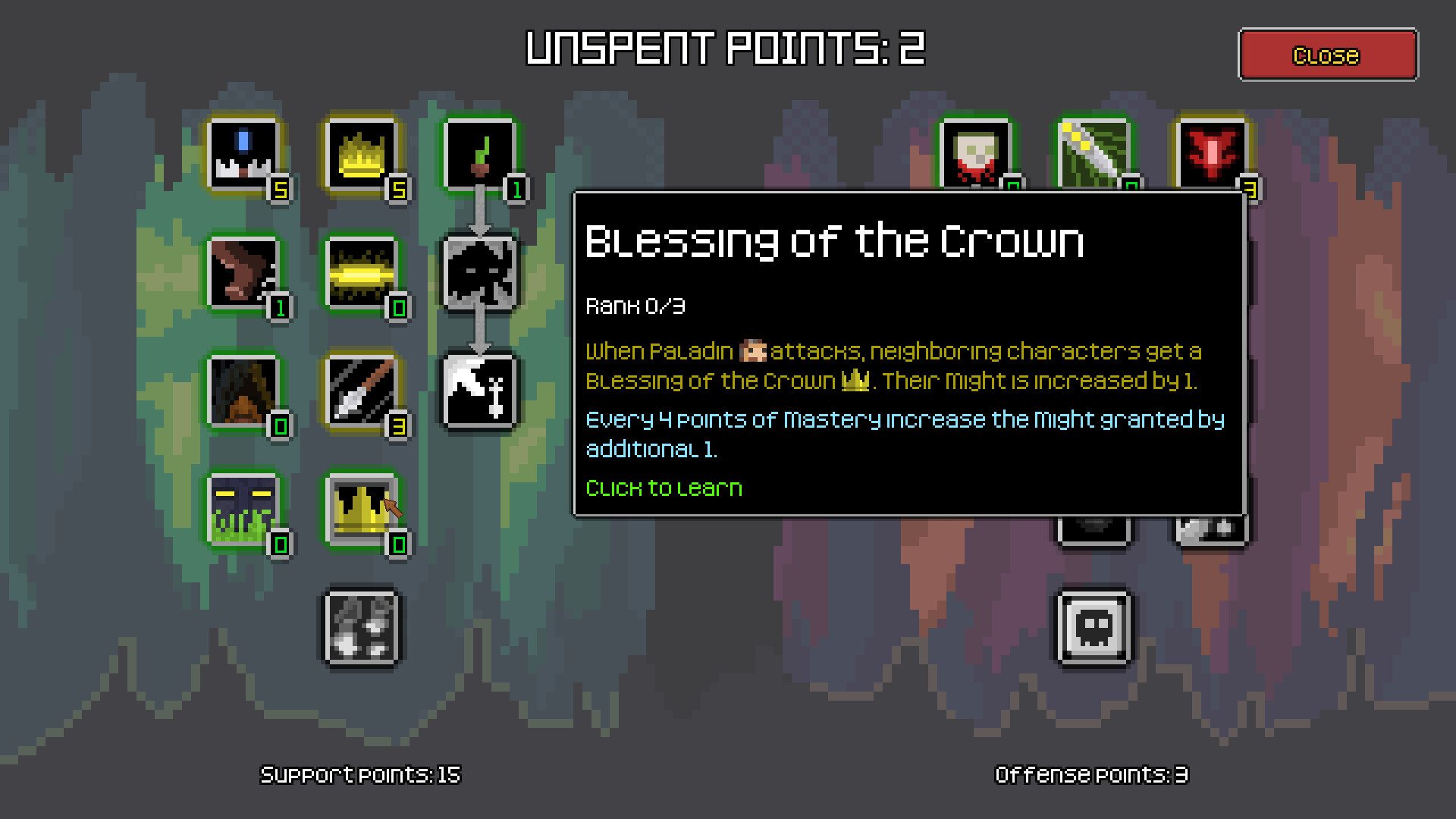This screenshot has width=1456, height=819.
Task: Click the blue-gem crown skill icon
Action: click(244, 154)
